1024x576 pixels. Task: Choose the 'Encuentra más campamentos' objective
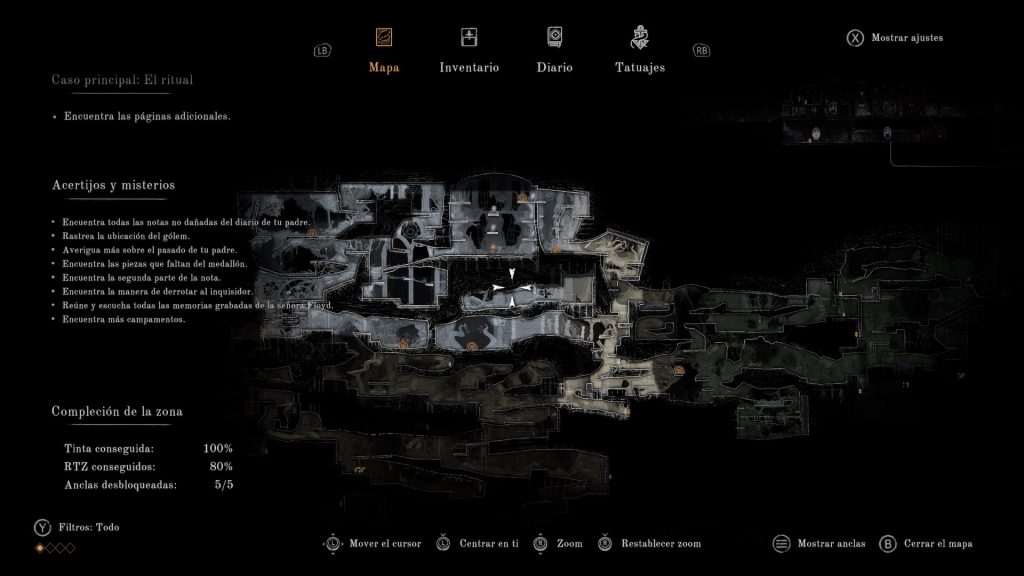pos(124,319)
